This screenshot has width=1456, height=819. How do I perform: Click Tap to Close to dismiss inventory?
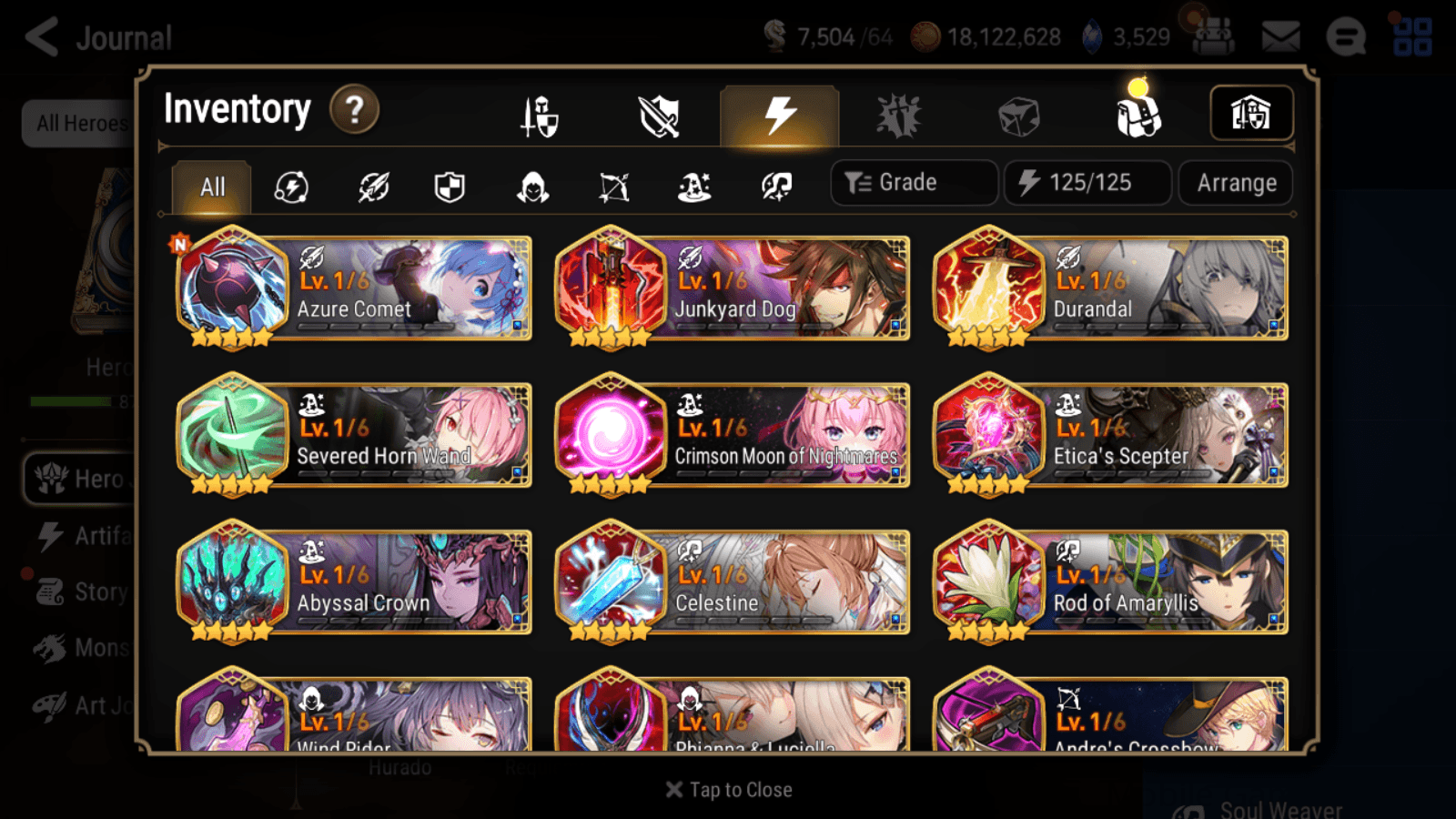coord(728,789)
